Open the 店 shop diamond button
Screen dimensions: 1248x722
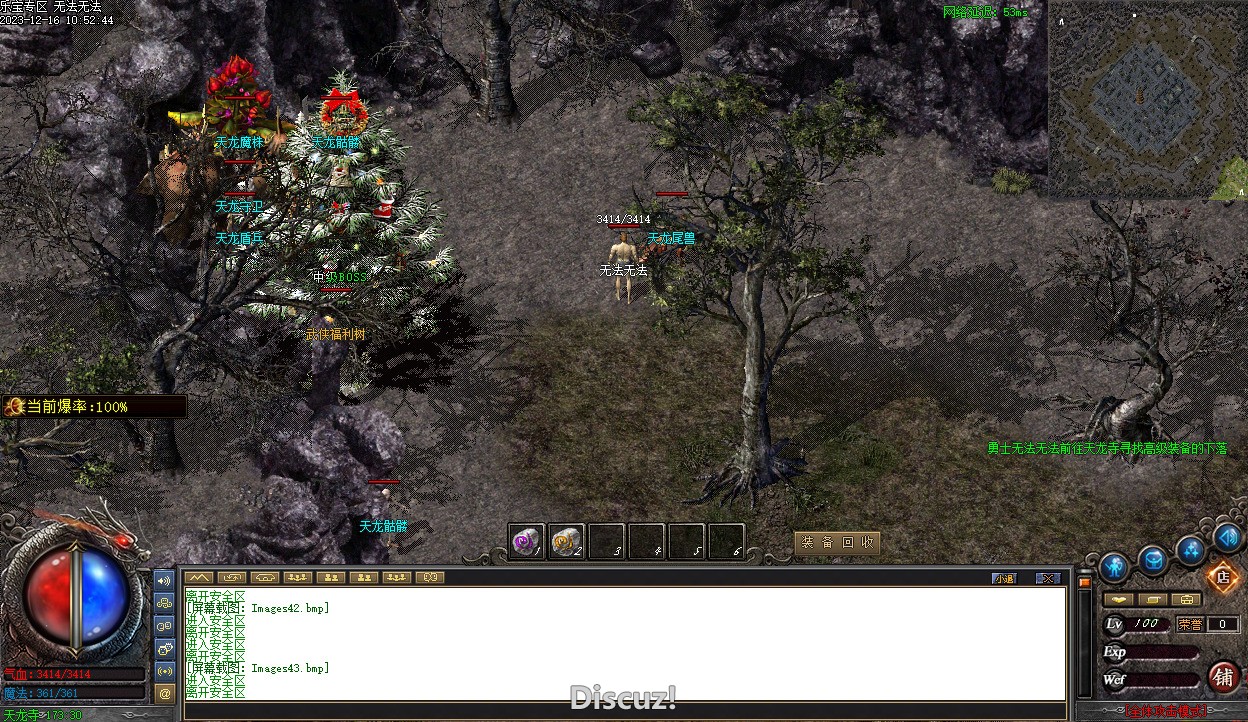(1222, 576)
